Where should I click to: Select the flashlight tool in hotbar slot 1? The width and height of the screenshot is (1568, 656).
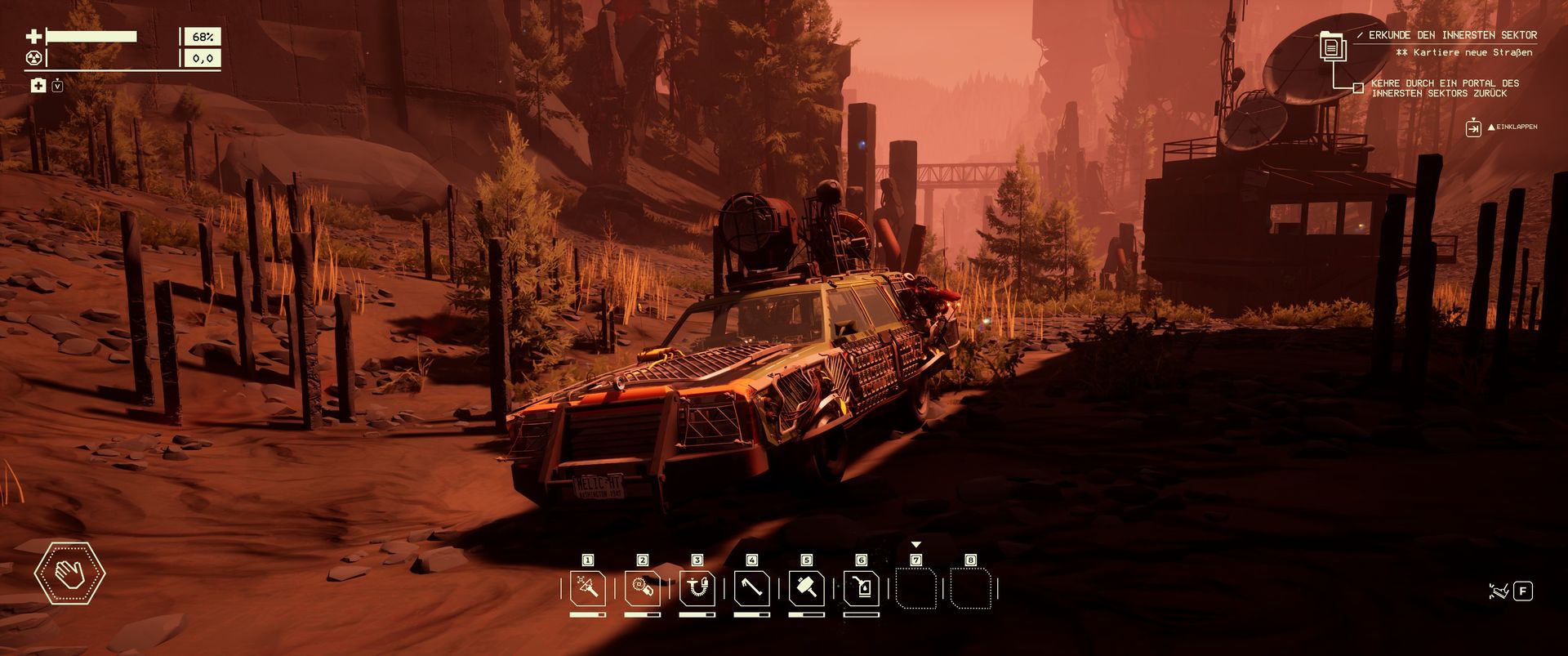pyautogui.click(x=588, y=587)
